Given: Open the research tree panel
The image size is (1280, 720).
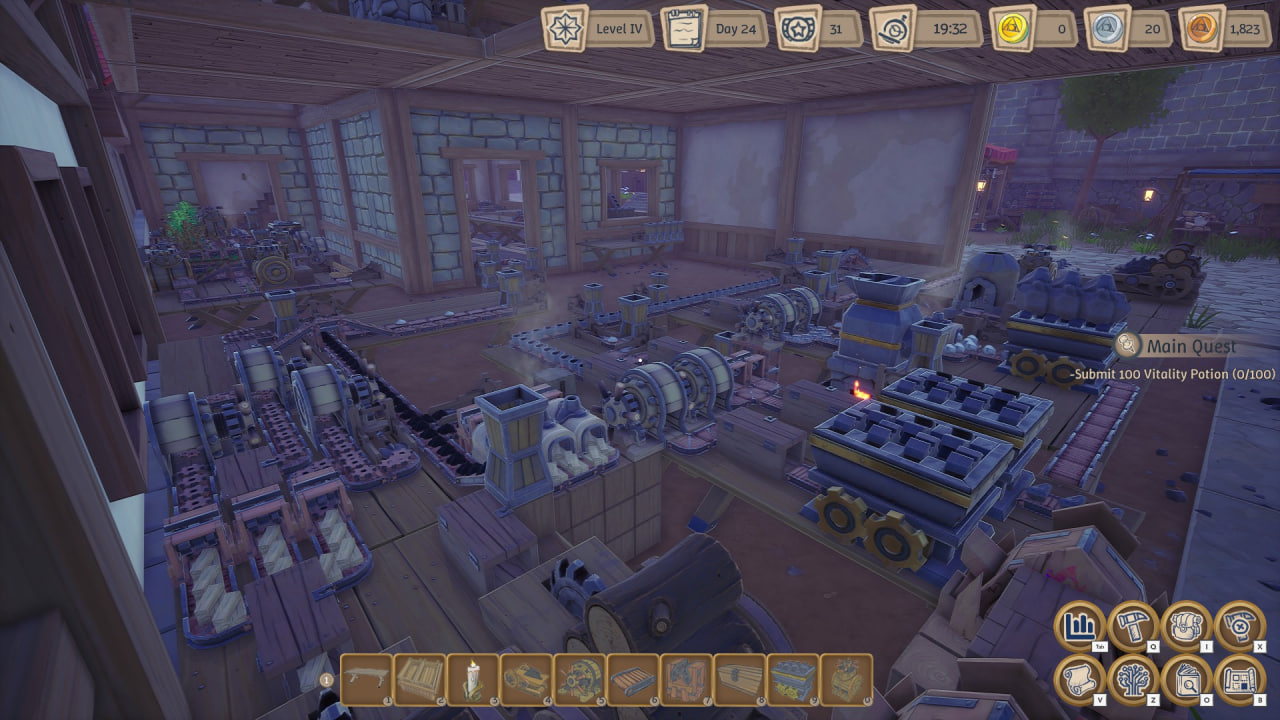Looking at the screenshot, I should [1133, 680].
